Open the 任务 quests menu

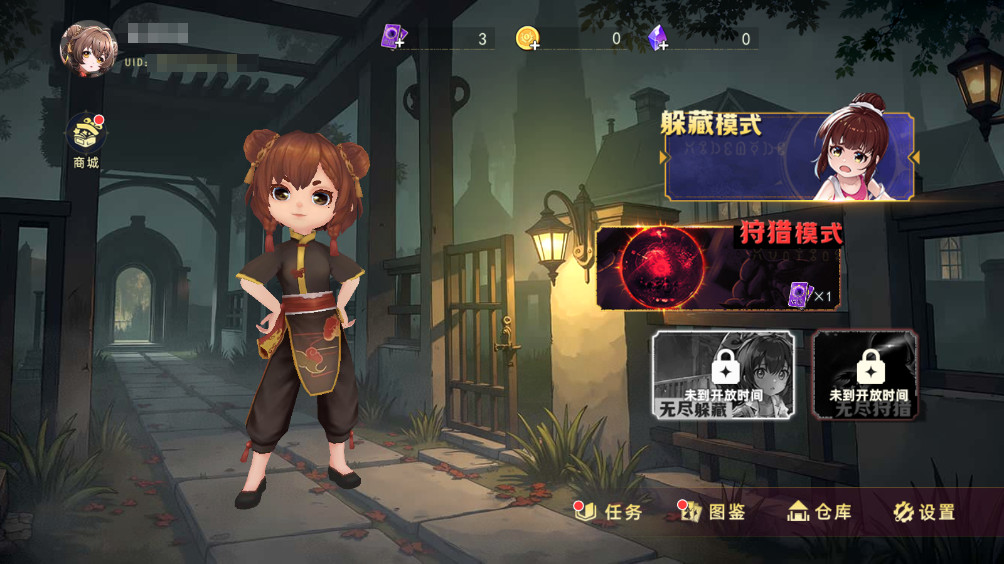pyautogui.click(x=611, y=512)
